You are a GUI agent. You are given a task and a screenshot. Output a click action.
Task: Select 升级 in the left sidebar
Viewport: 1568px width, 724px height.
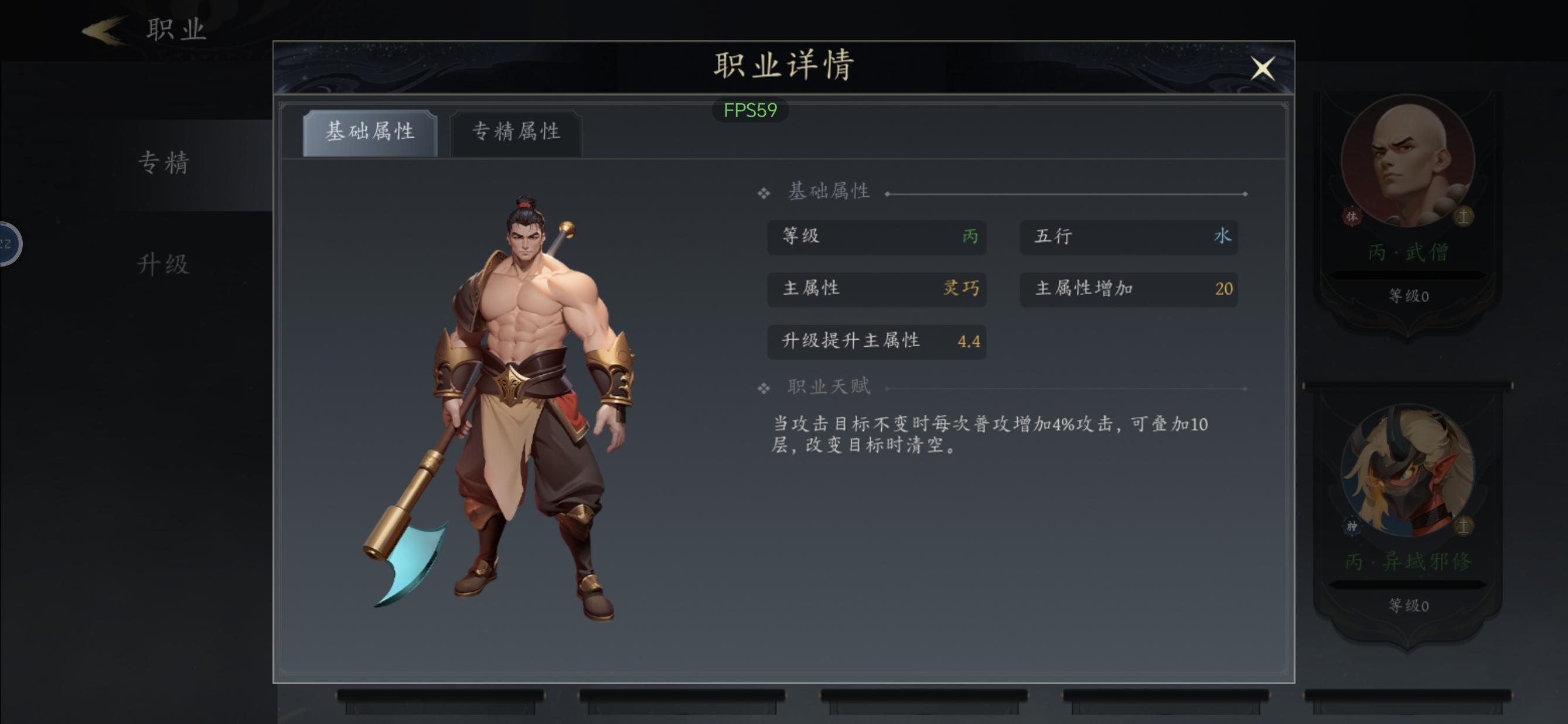163,264
